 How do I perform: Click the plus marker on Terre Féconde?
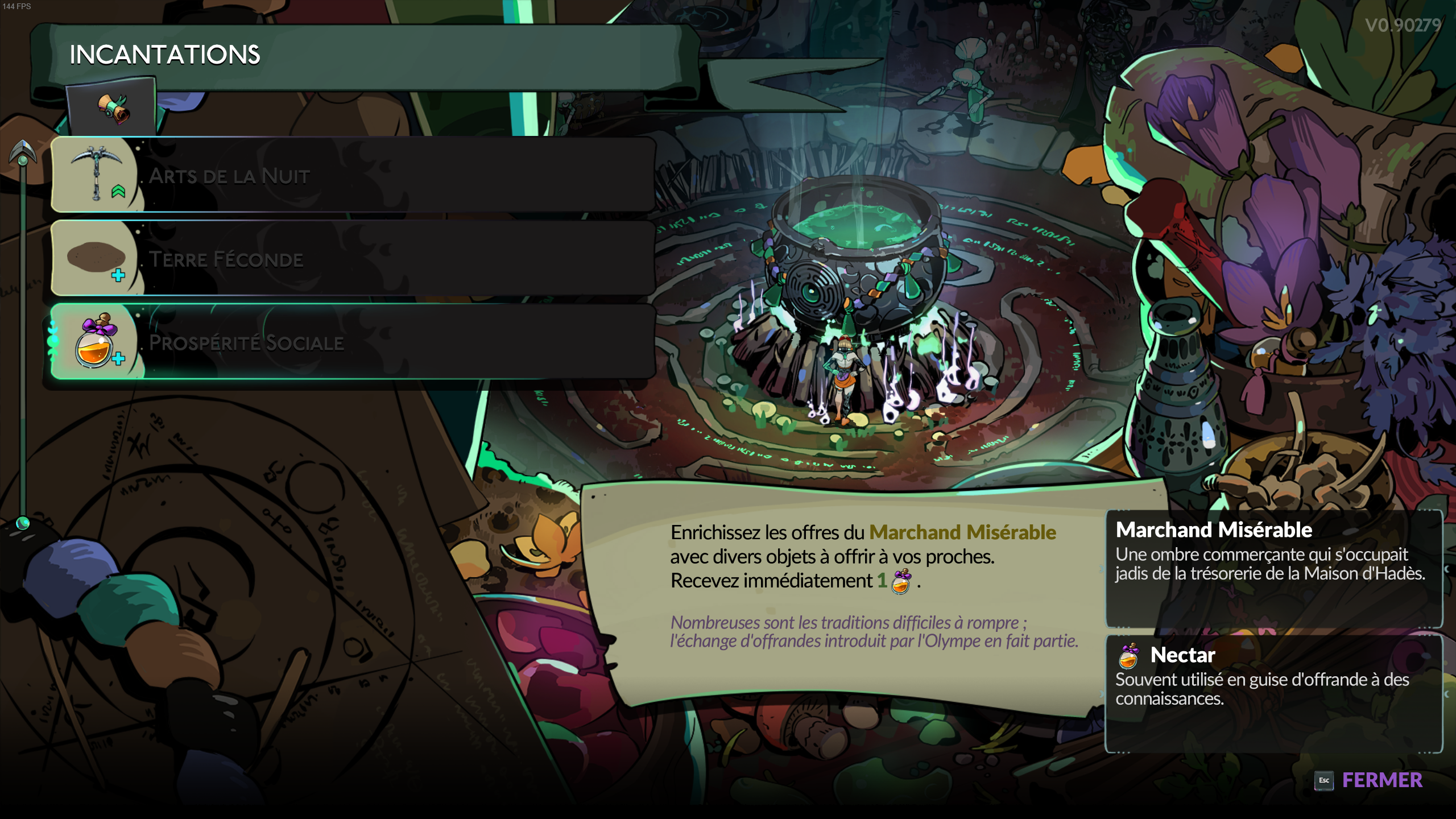click(x=118, y=275)
